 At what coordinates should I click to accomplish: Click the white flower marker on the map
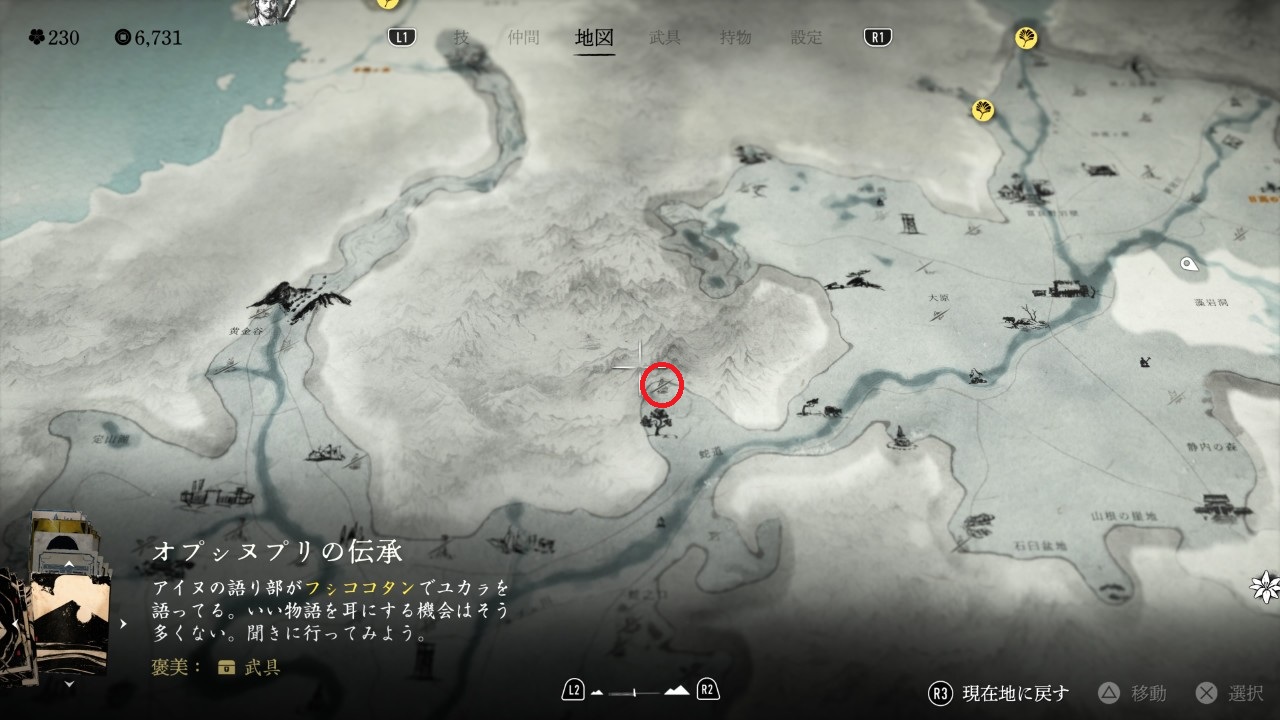(x=1266, y=587)
